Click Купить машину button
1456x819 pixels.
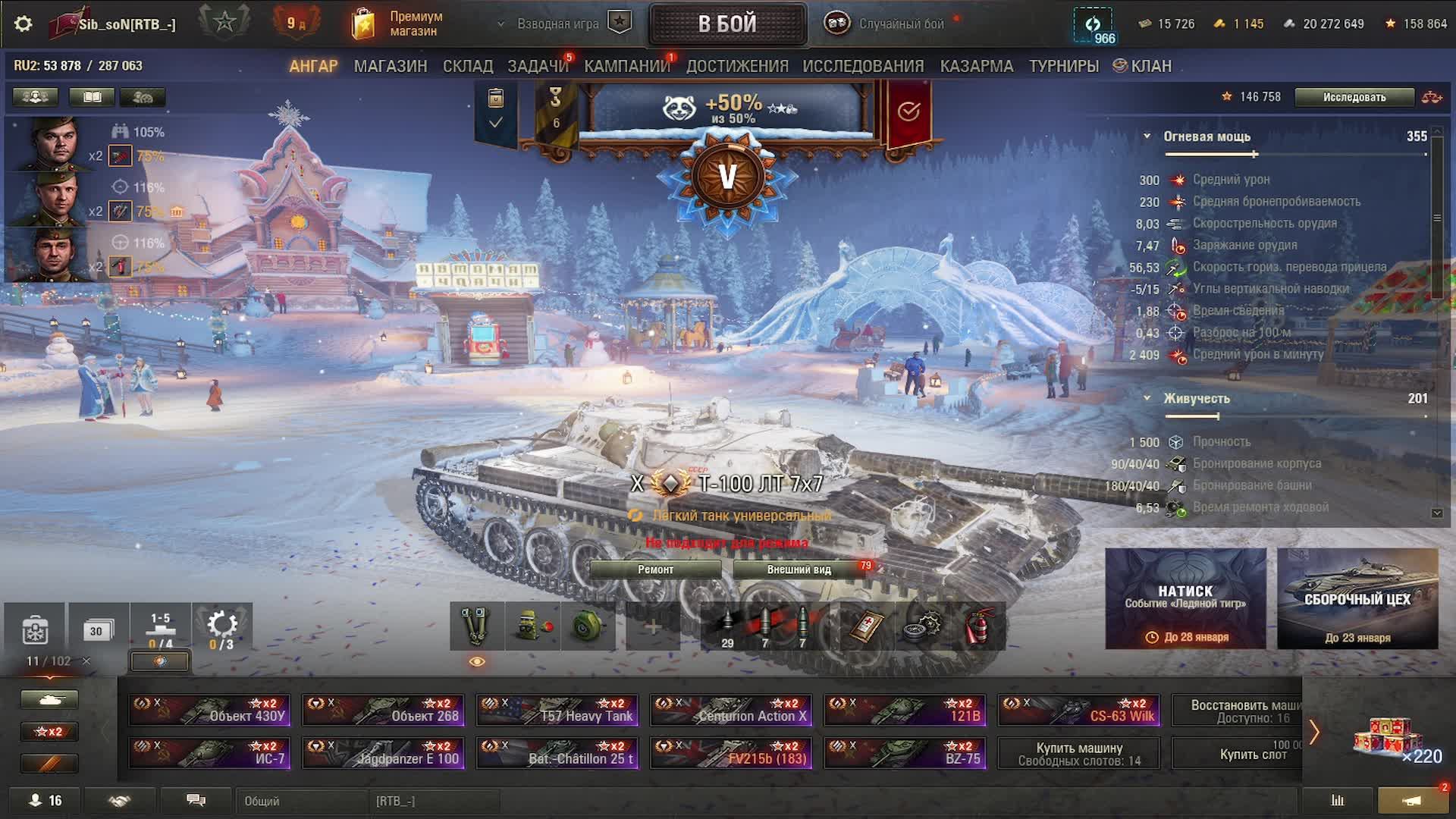(x=1078, y=754)
